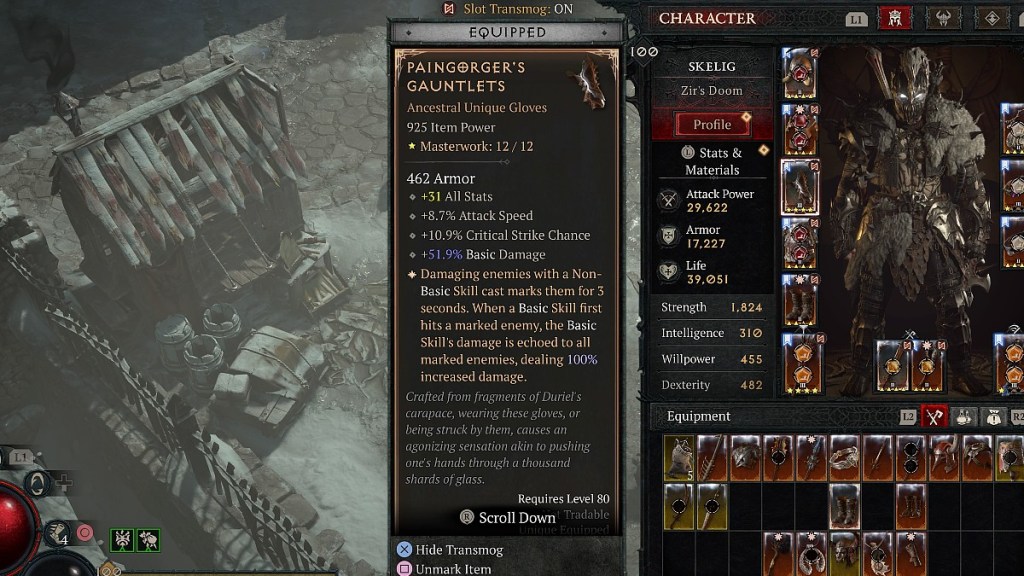Choose the highlighted boots in inventory

(x=845, y=505)
